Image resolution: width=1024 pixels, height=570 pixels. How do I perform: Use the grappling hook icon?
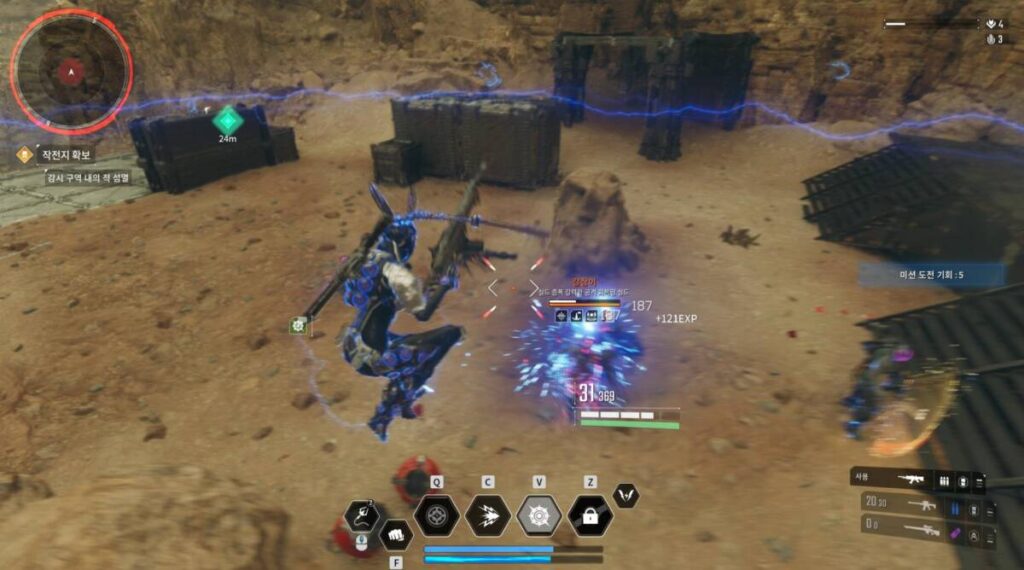click(361, 516)
